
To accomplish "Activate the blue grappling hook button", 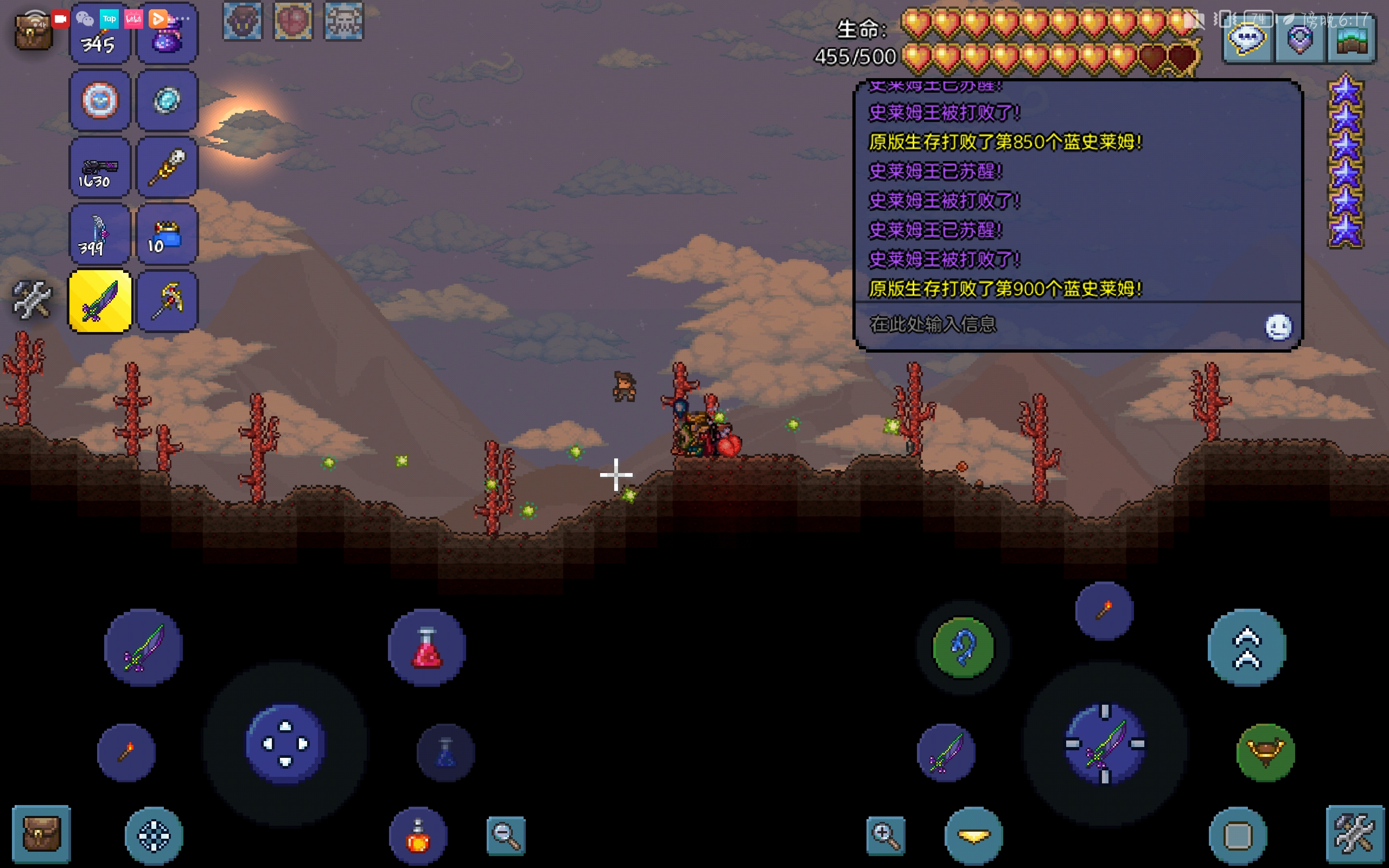I will (964, 648).
